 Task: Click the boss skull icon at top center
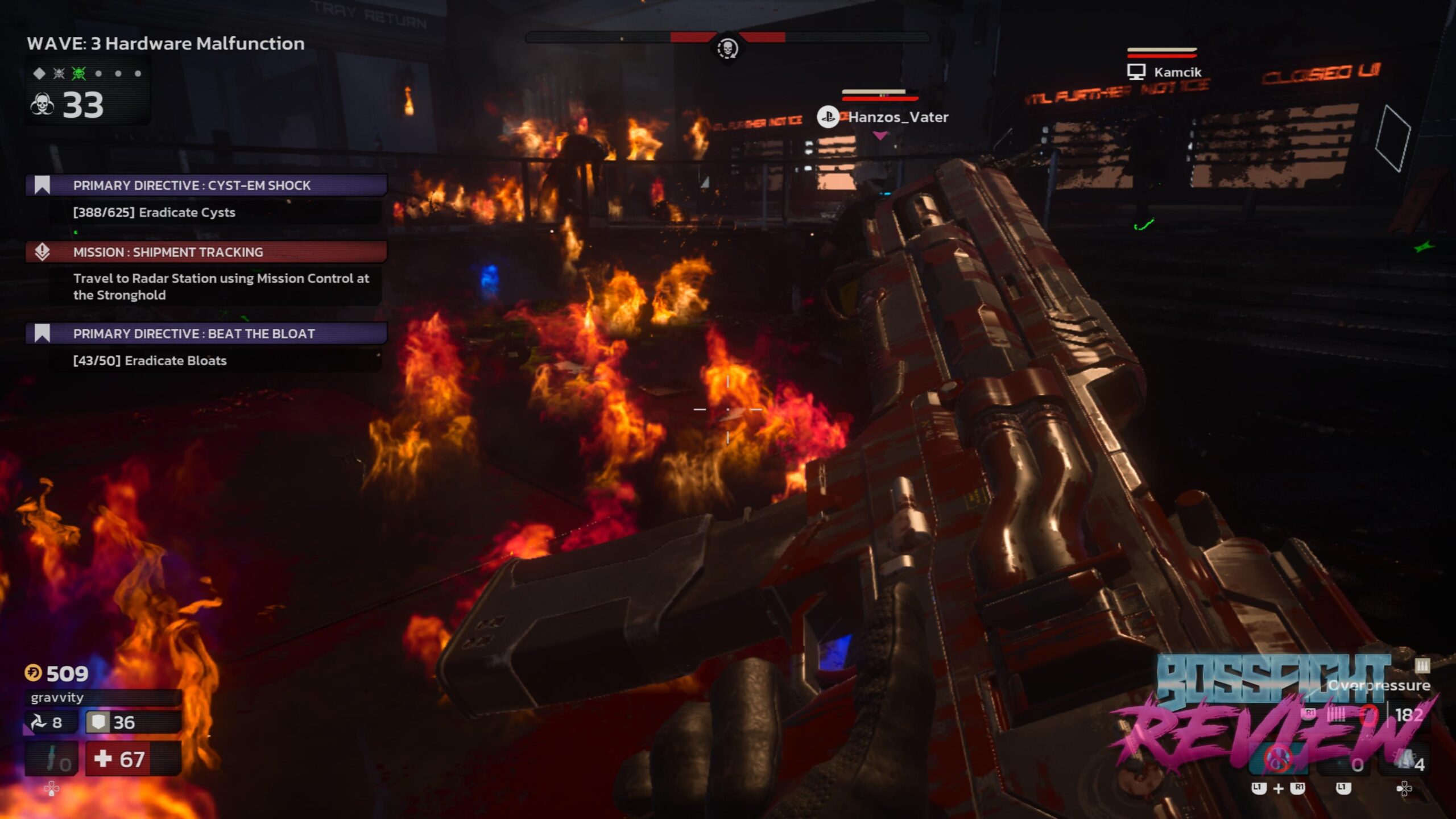click(x=727, y=49)
